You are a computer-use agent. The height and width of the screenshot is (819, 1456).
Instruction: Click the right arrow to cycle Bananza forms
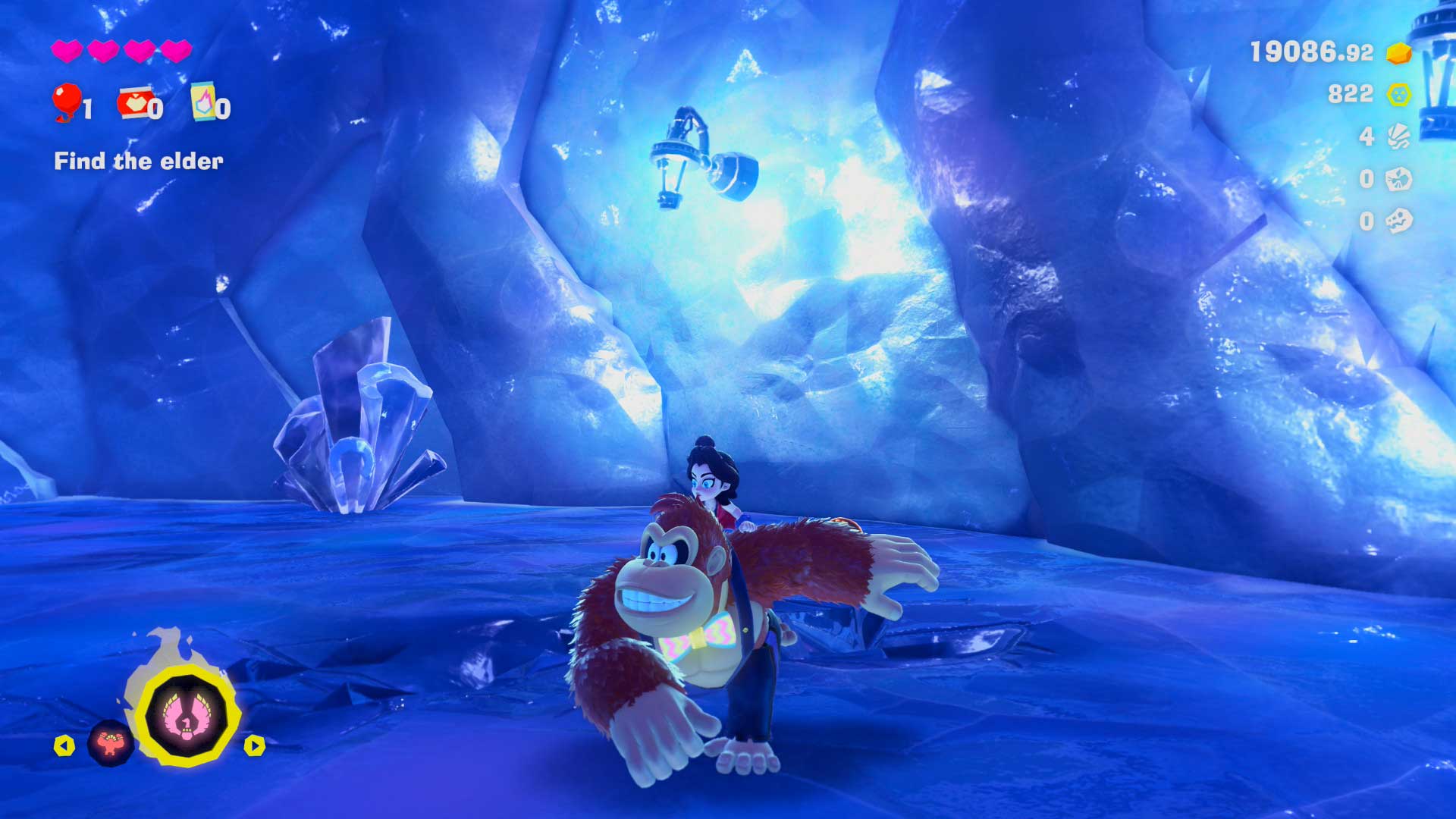[255, 746]
